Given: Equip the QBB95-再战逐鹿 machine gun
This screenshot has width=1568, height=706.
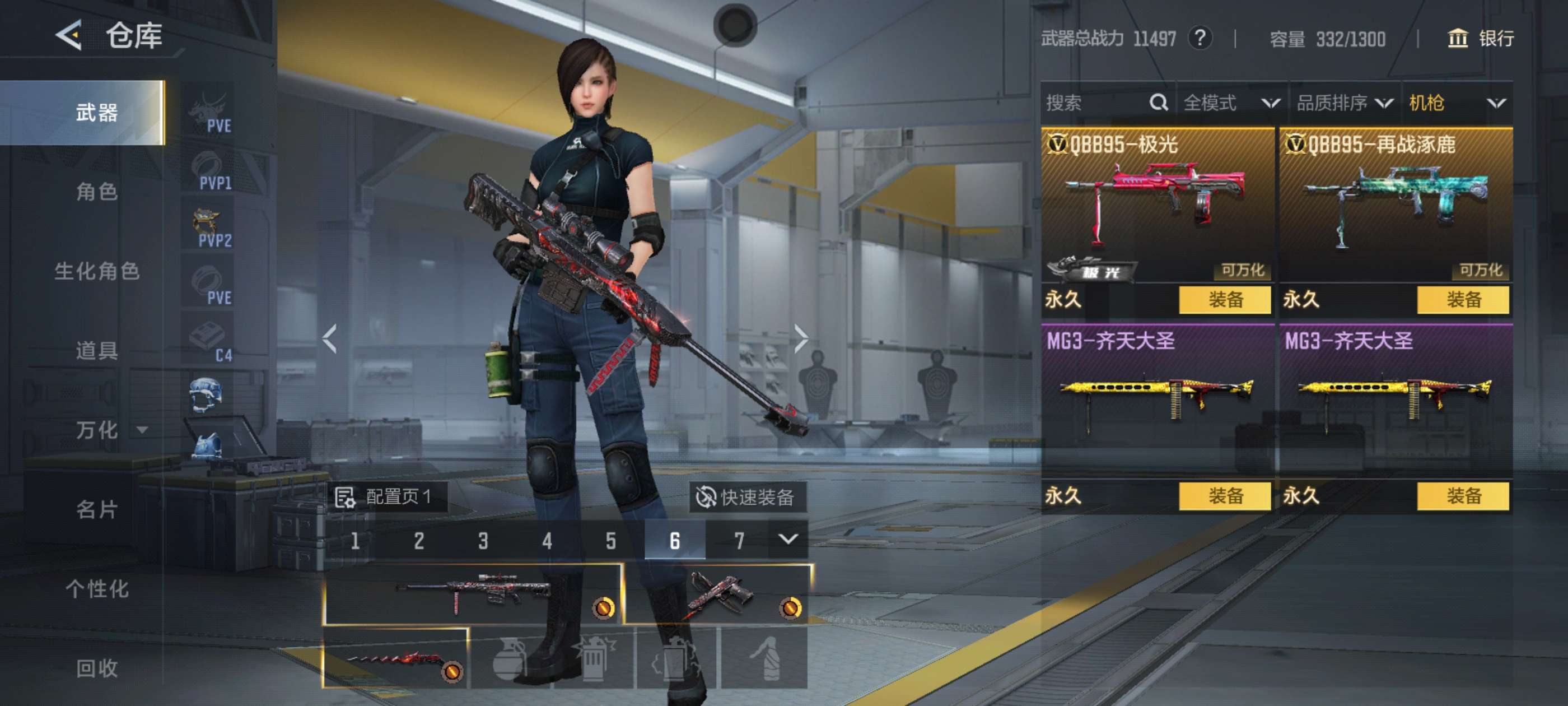Looking at the screenshot, I should pos(1463,300).
